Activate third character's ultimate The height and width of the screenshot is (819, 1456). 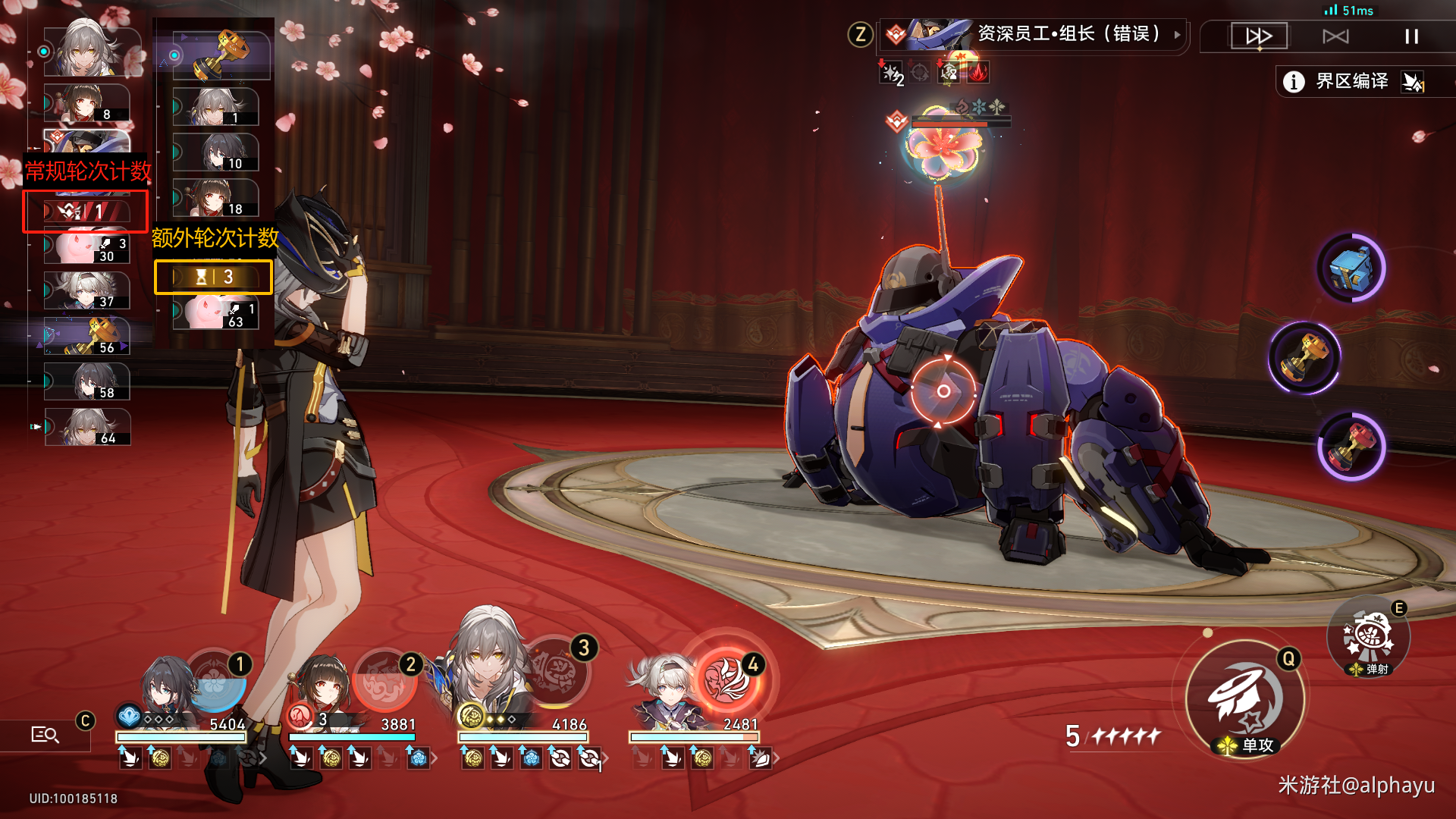557,673
